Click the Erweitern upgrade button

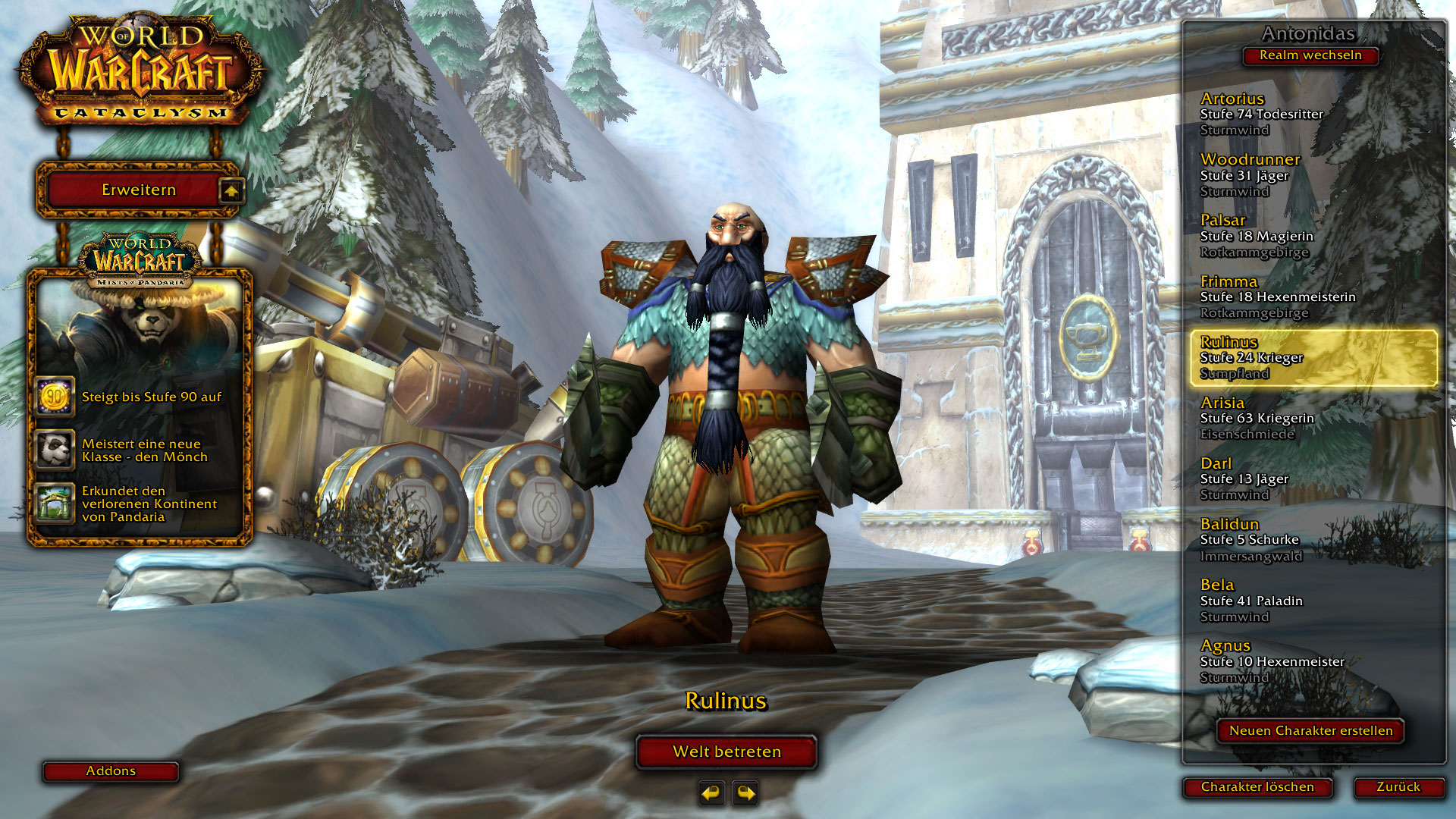tap(139, 190)
